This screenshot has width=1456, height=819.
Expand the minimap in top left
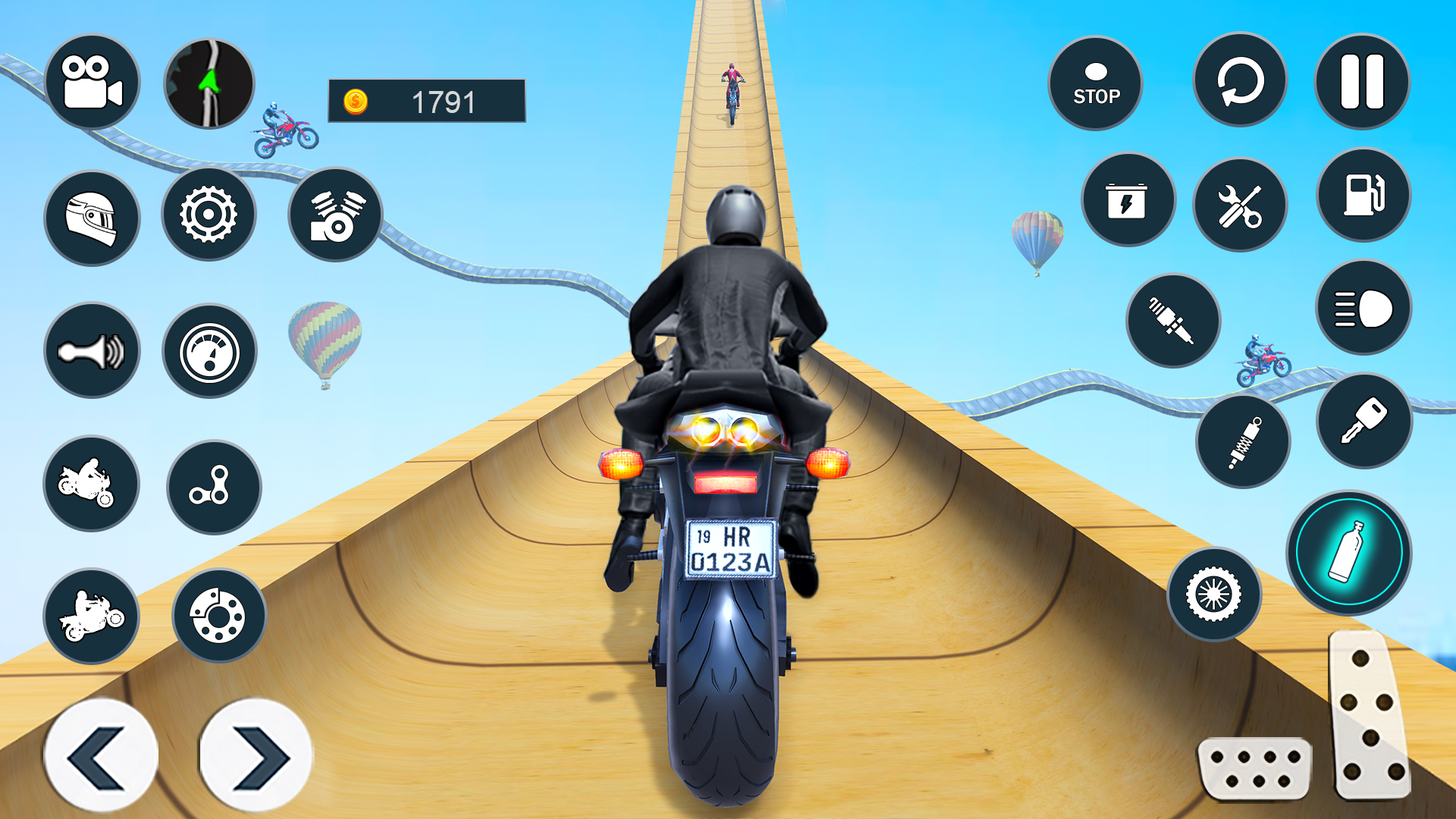click(209, 83)
